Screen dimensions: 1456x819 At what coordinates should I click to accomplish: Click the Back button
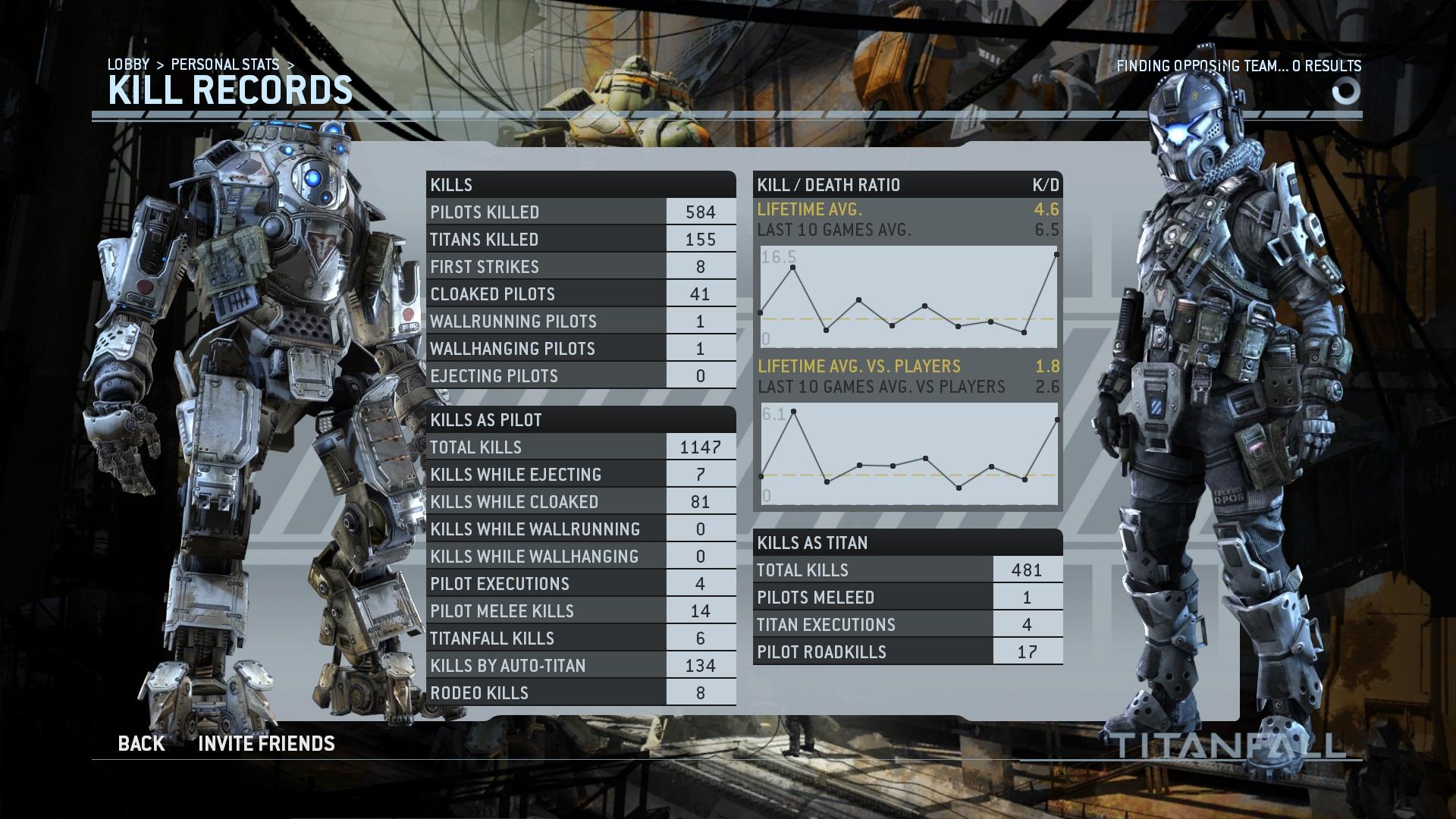point(141,744)
